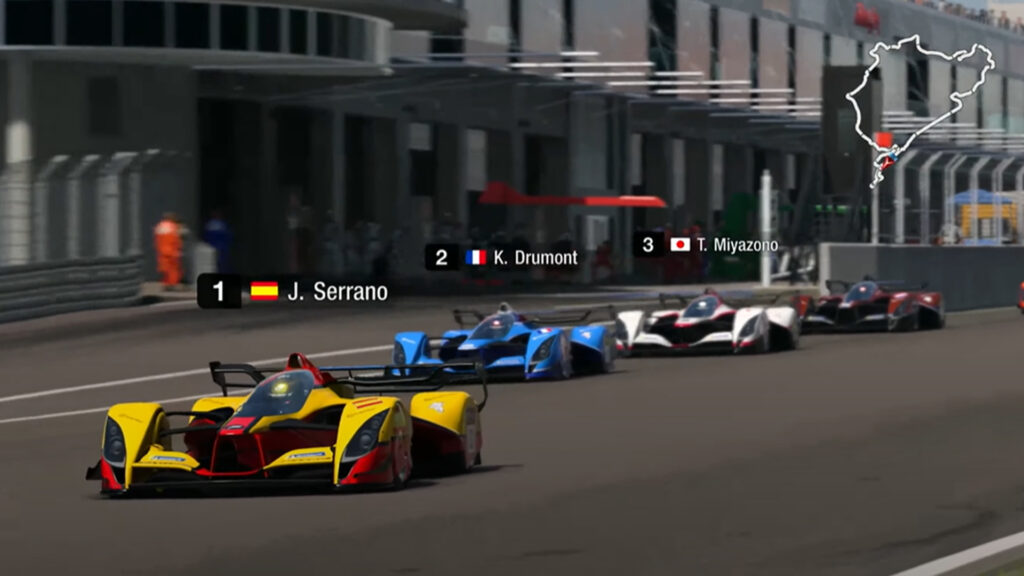Select T. Miyazono's position 3 name tag
Image resolution: width=1024 pixels, height=576 pixels.
(707, 244)
